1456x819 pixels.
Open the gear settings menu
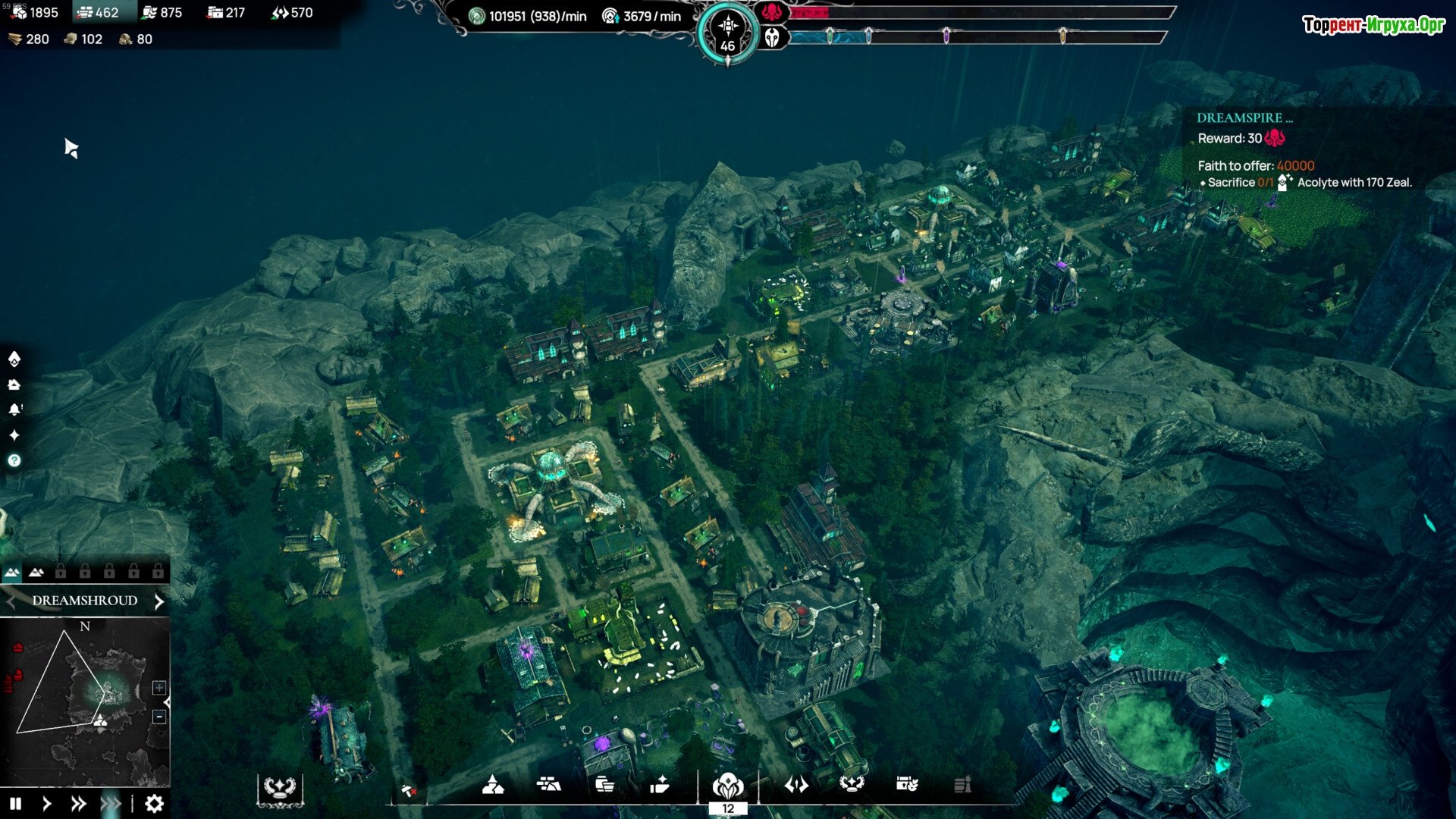154,804
